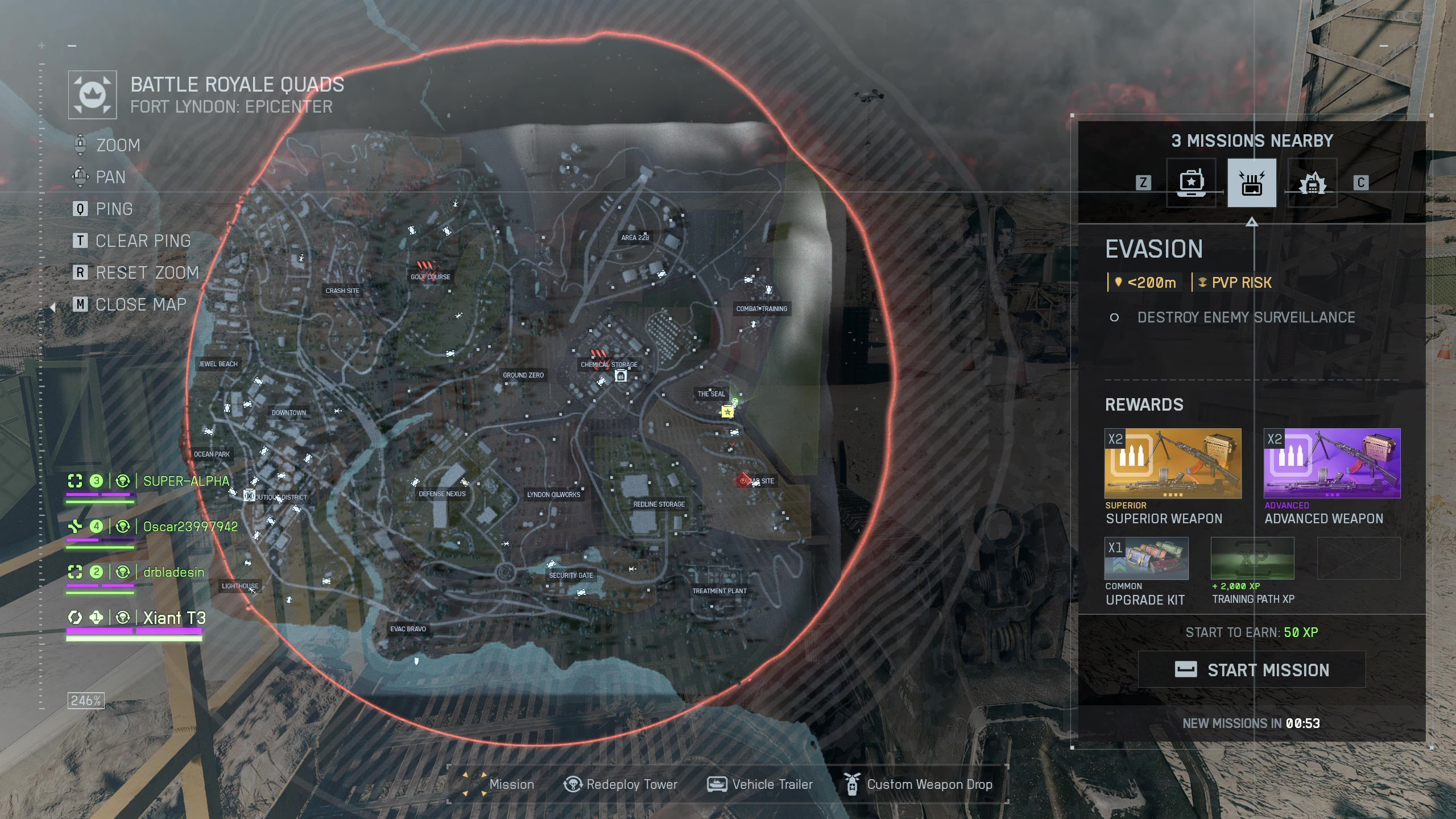Select the Advanced Weapon reward thumbnail
The image size is (1456, 819).
click(x=1331, y=463)
